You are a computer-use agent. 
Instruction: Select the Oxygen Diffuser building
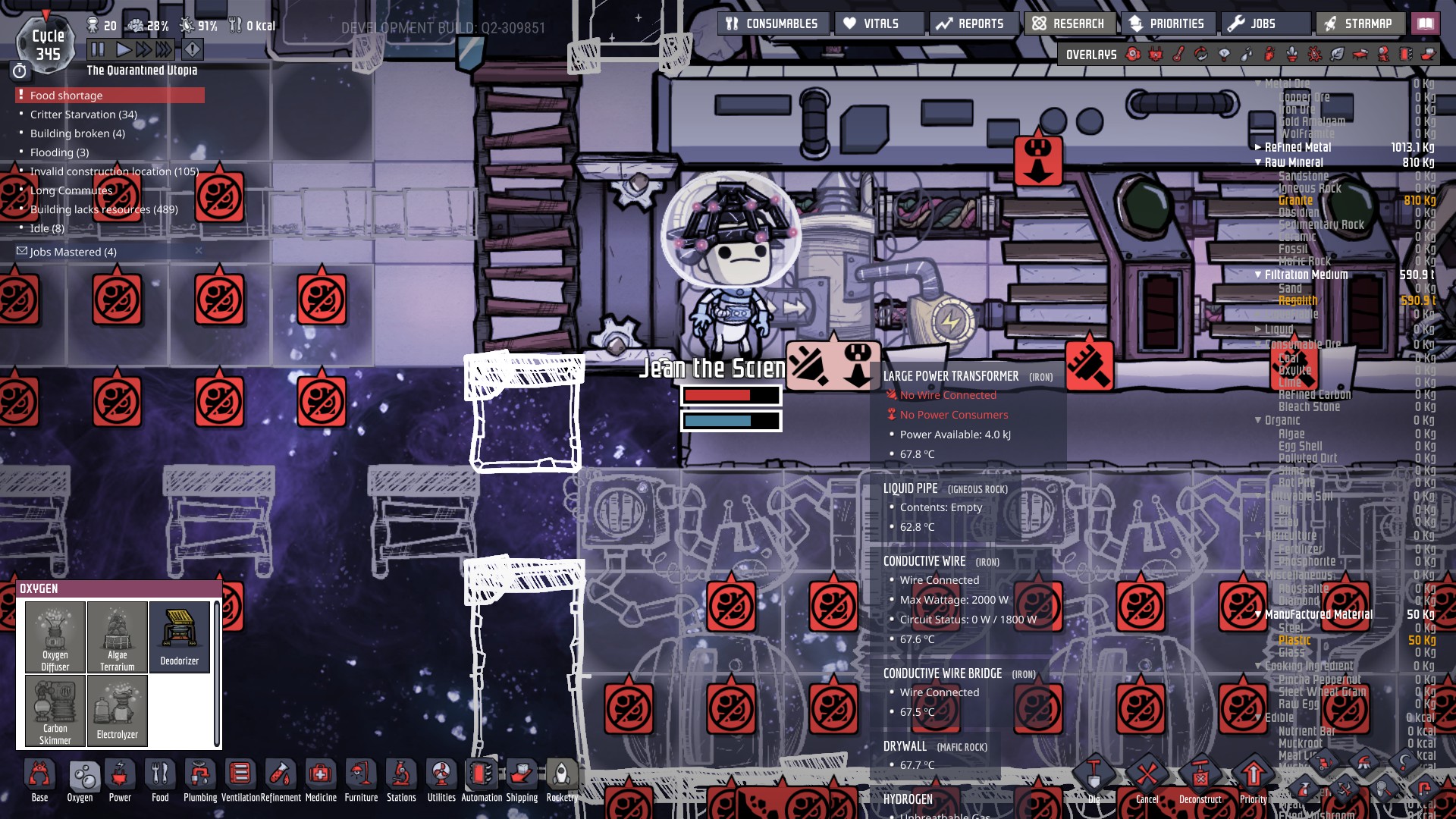[55, 637]
